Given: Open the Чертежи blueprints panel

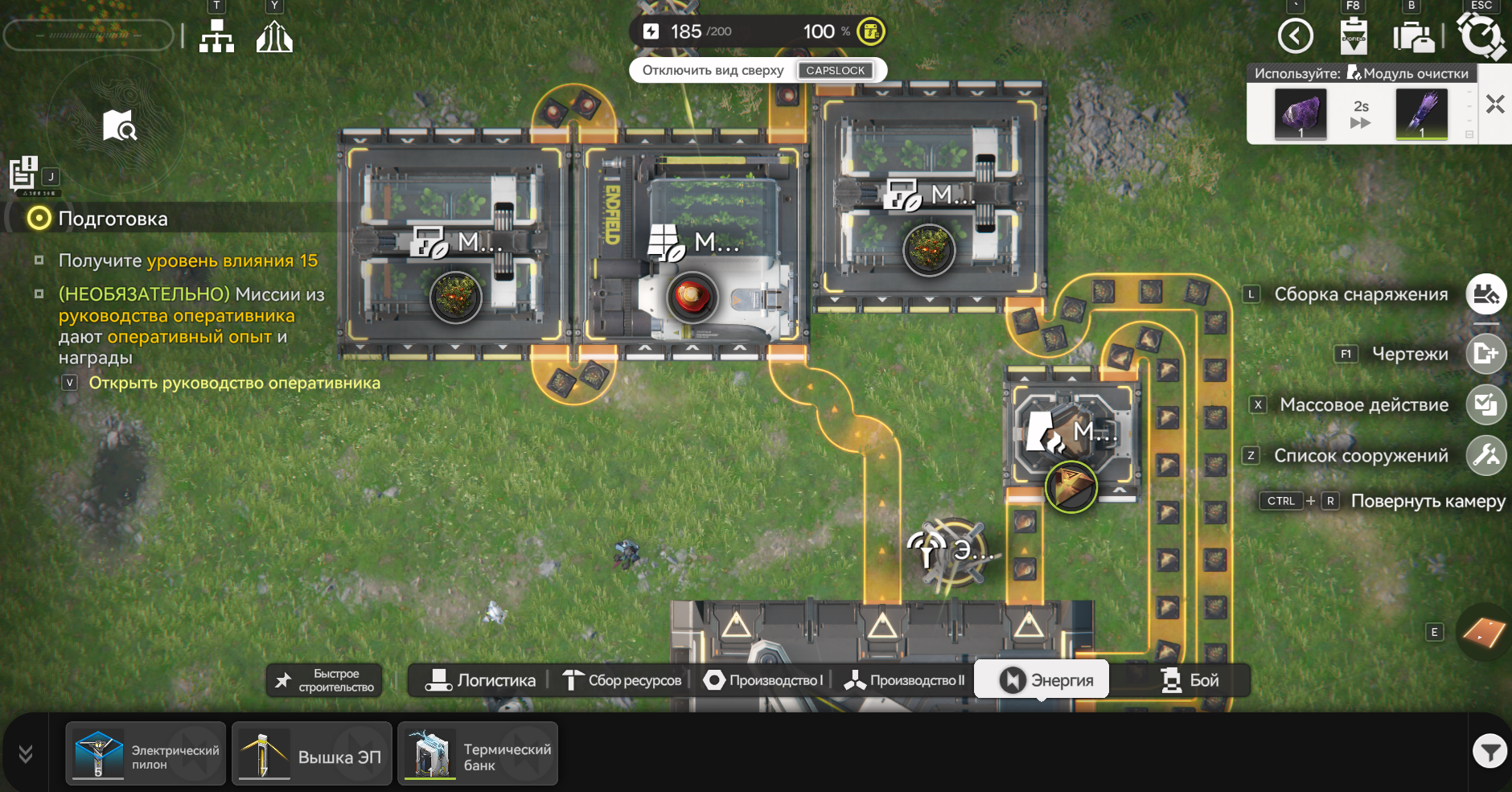Looking at the screenshot, I should [1485, 354].
